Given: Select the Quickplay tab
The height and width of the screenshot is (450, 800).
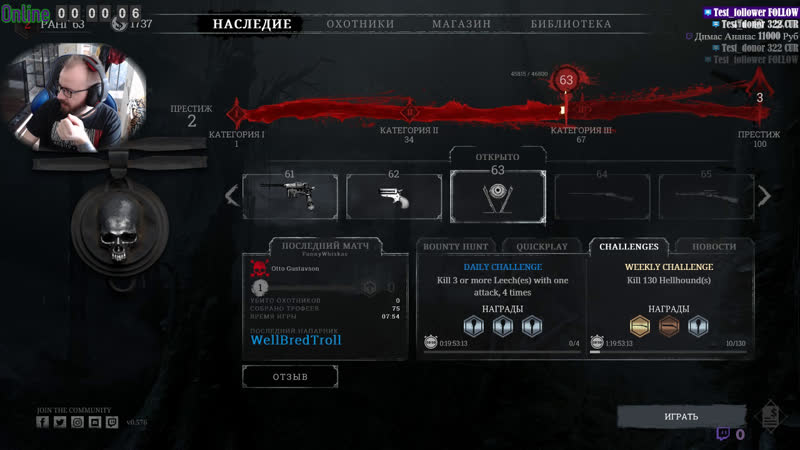Looking at the screenshot, I should point(542,246).
